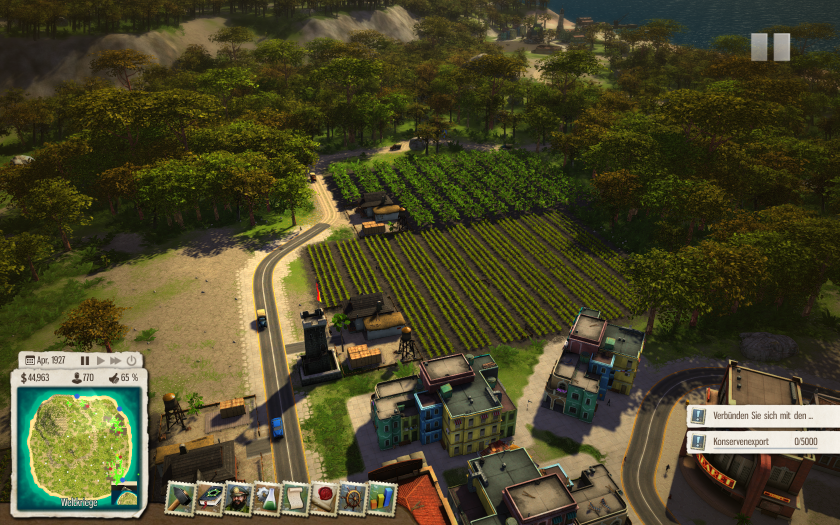
Task: Open the red wax seal stamp
Action: click(324, 497)
